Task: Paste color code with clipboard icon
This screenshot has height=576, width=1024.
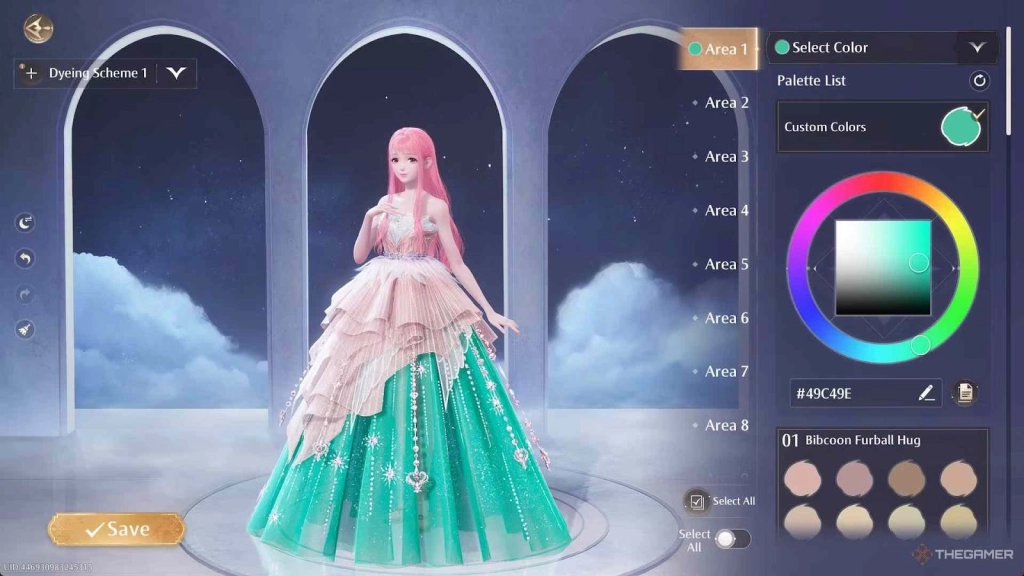Action: 965,393
